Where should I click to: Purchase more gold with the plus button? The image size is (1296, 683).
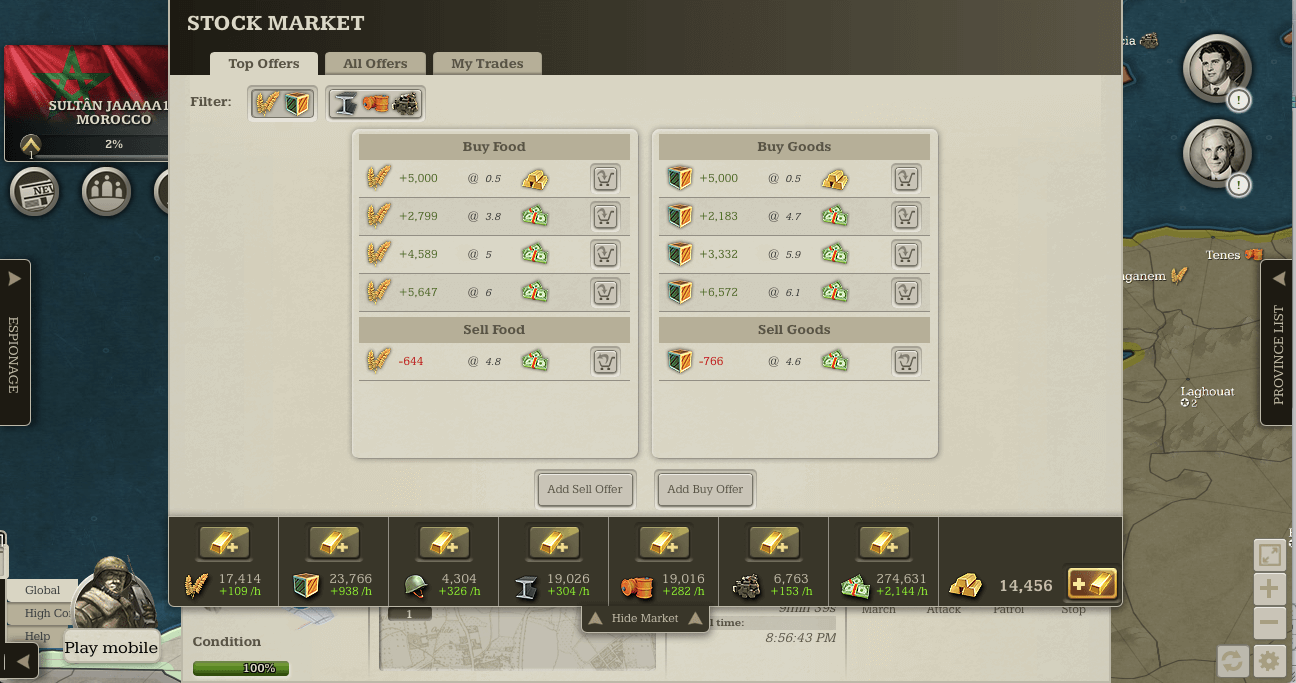point(1092,584)
